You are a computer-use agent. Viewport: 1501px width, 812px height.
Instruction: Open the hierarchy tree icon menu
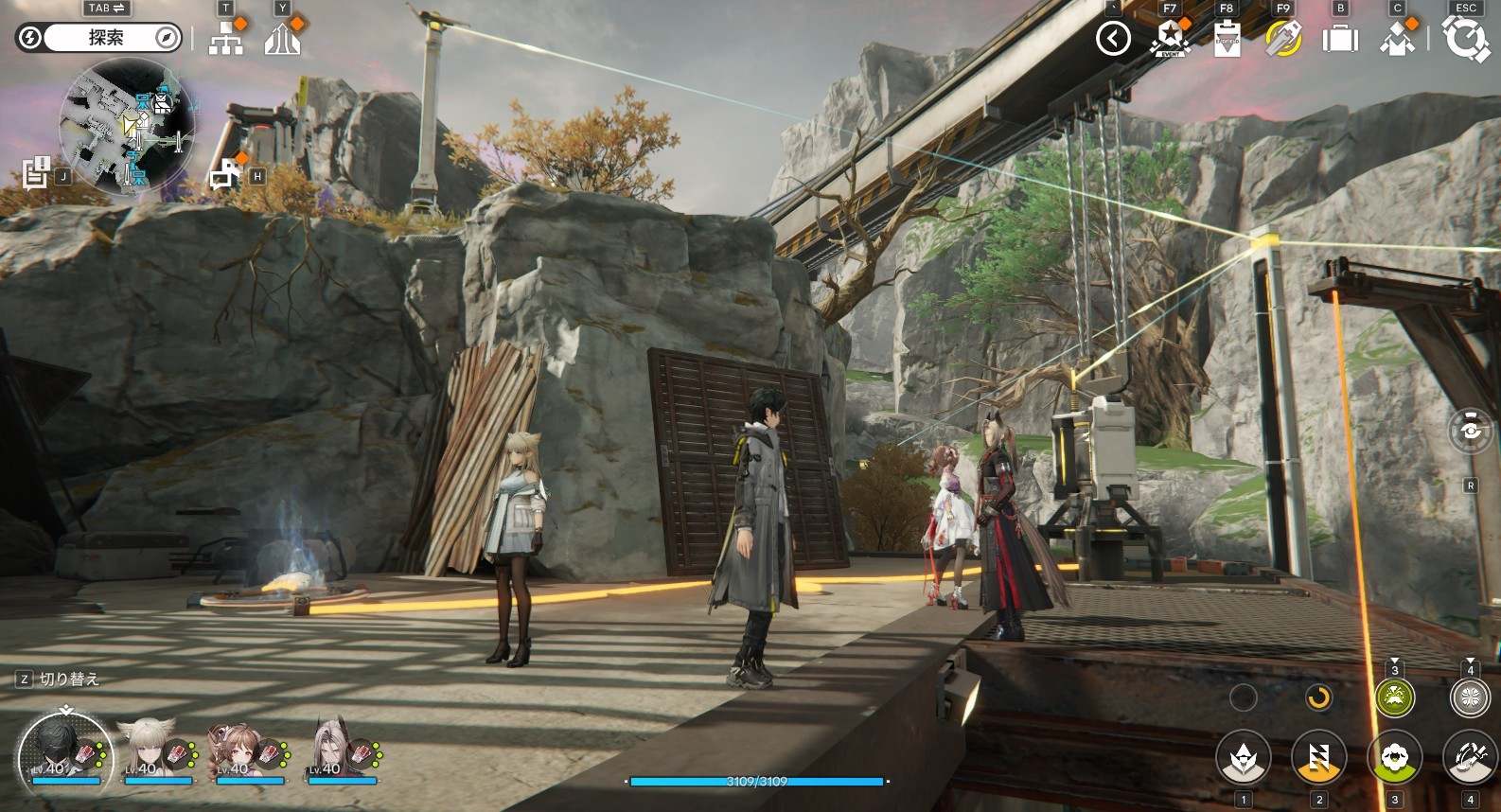pos(225,40)
